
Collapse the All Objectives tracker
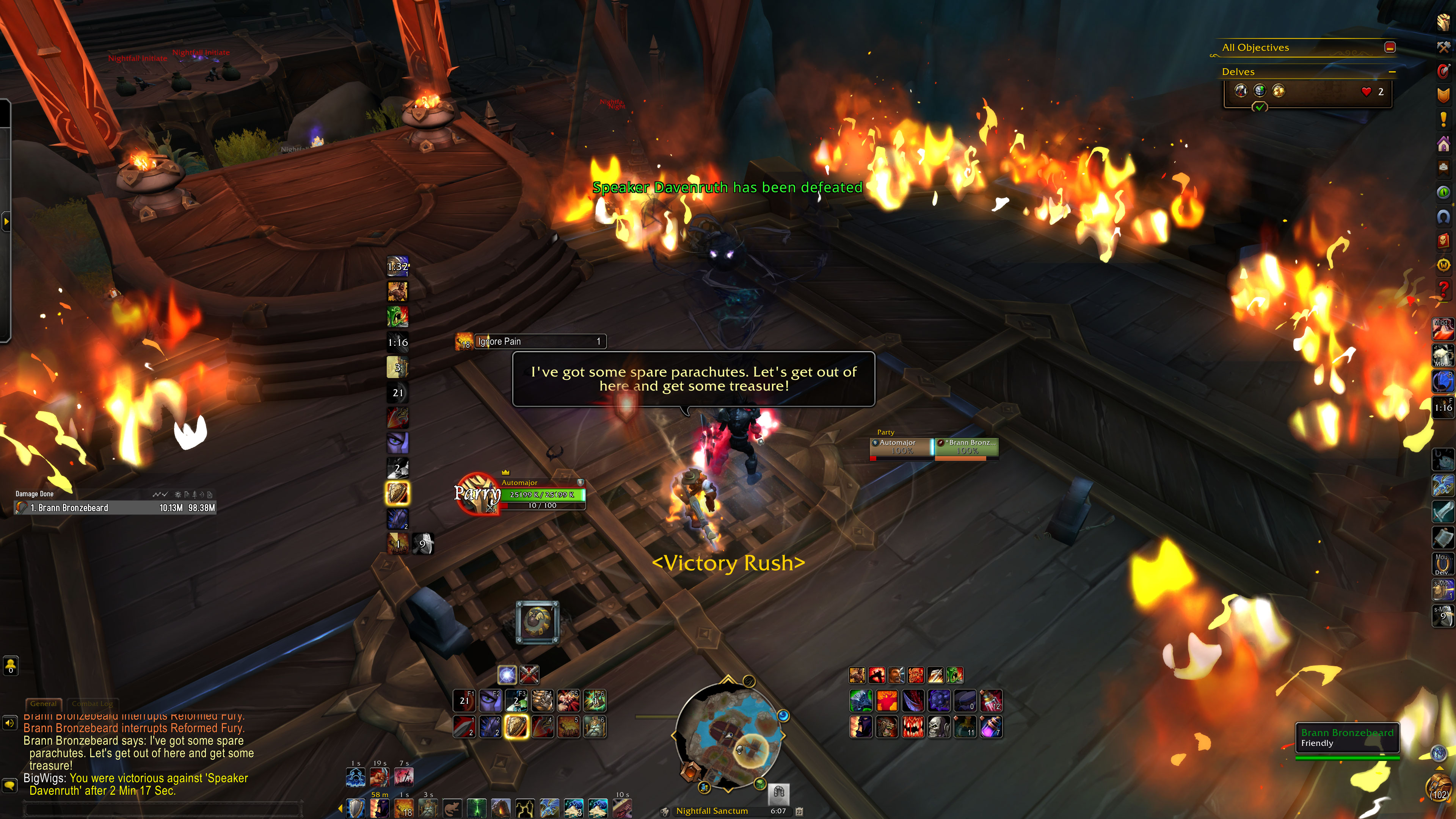1390,47
